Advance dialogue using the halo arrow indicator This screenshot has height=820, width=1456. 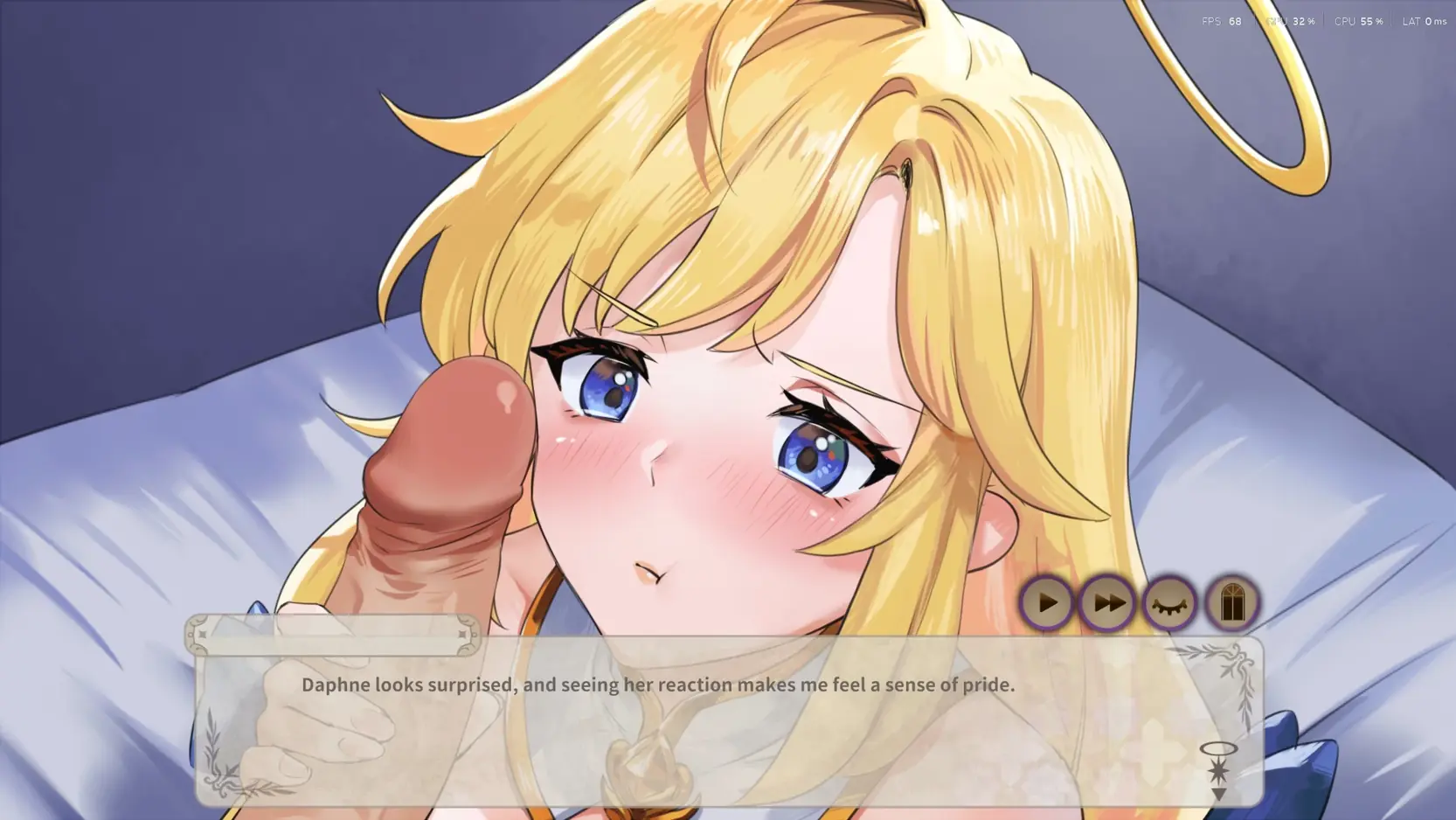click(x=1218, y=772)
